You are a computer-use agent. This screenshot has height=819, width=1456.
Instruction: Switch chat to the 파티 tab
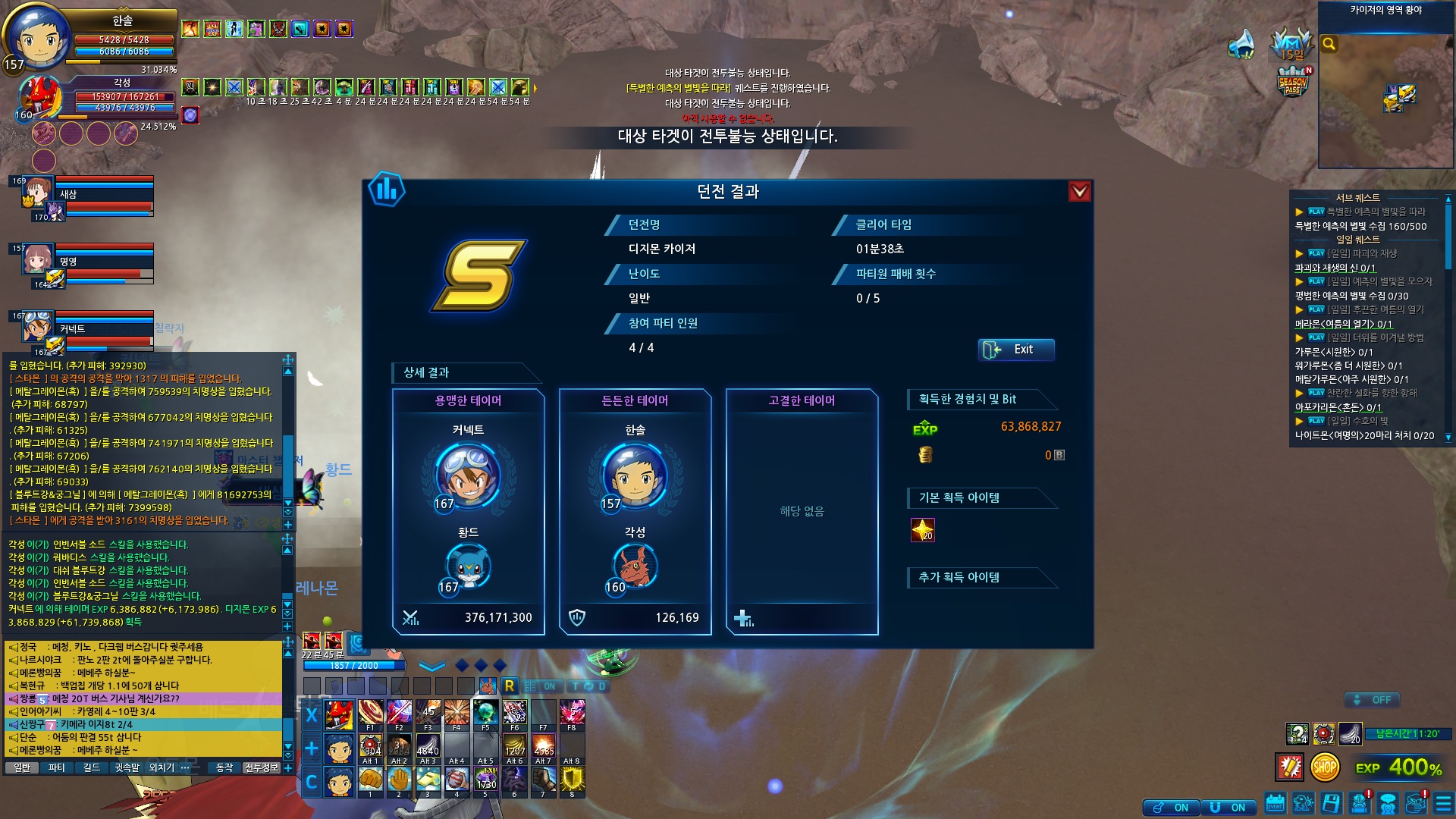coord(56,767)
